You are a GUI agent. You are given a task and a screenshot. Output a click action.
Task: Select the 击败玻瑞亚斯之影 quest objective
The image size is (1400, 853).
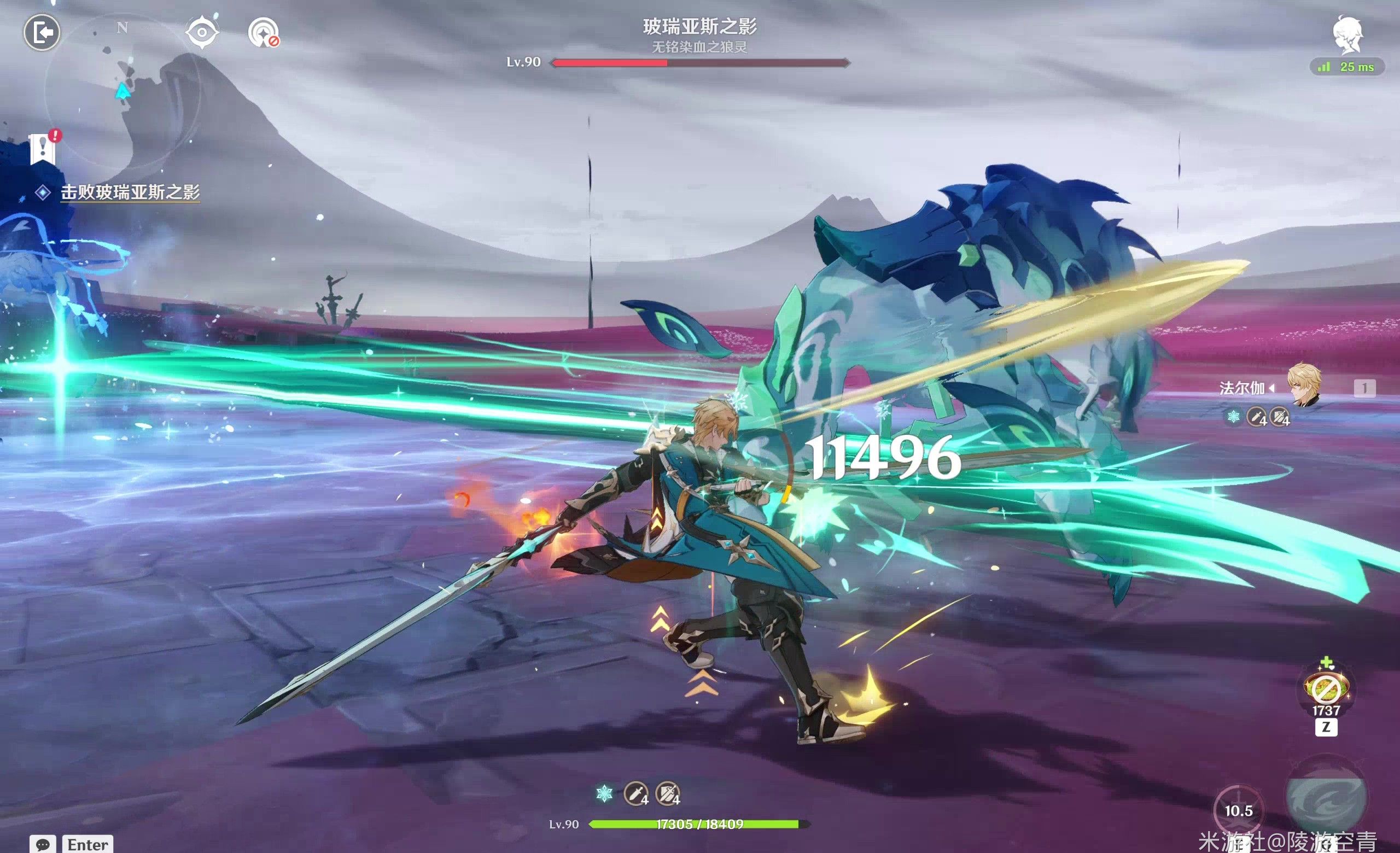130,192
